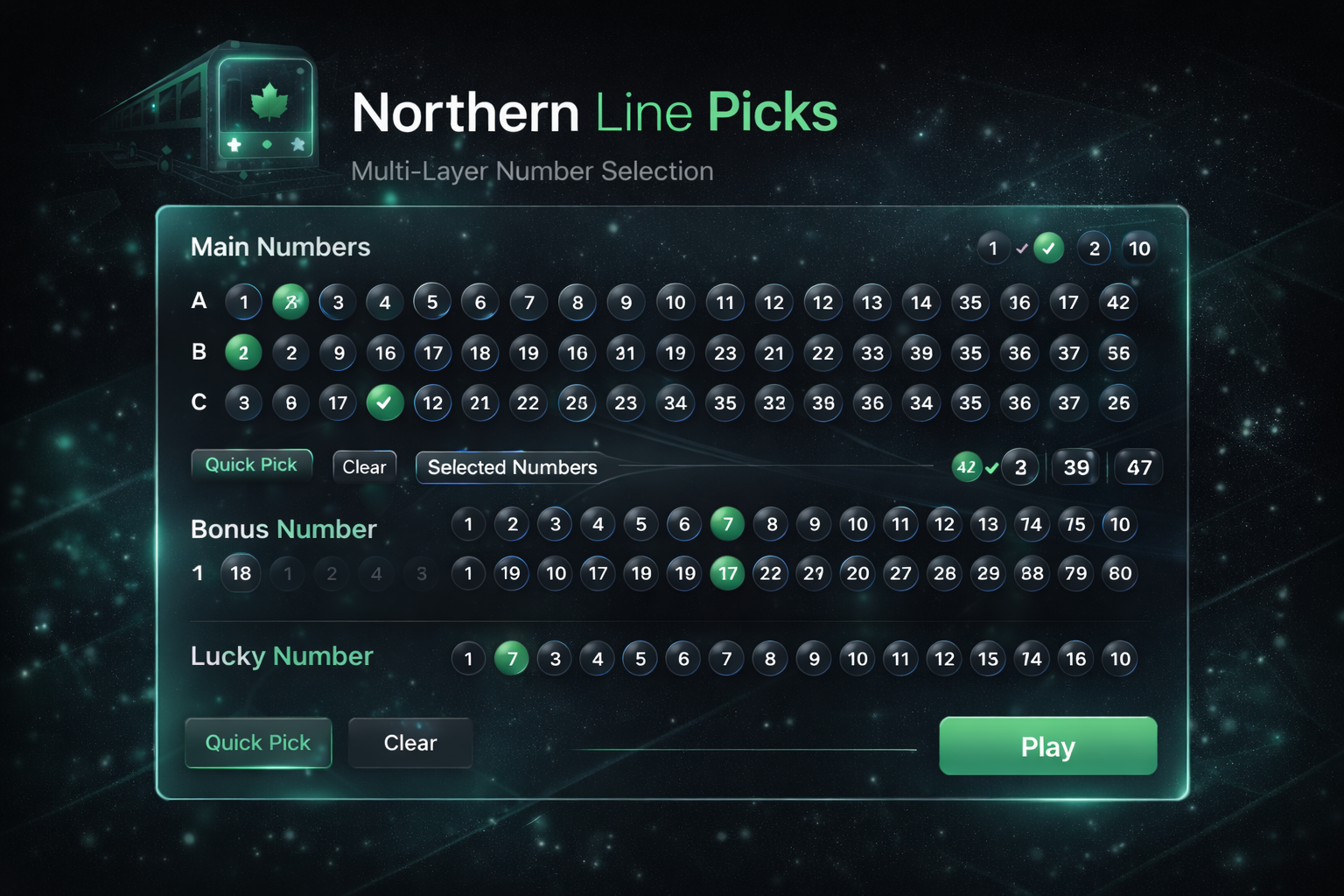Click the green Lucky Number 7 ball
Screen dimensions: 1344x896
[512, 658]
